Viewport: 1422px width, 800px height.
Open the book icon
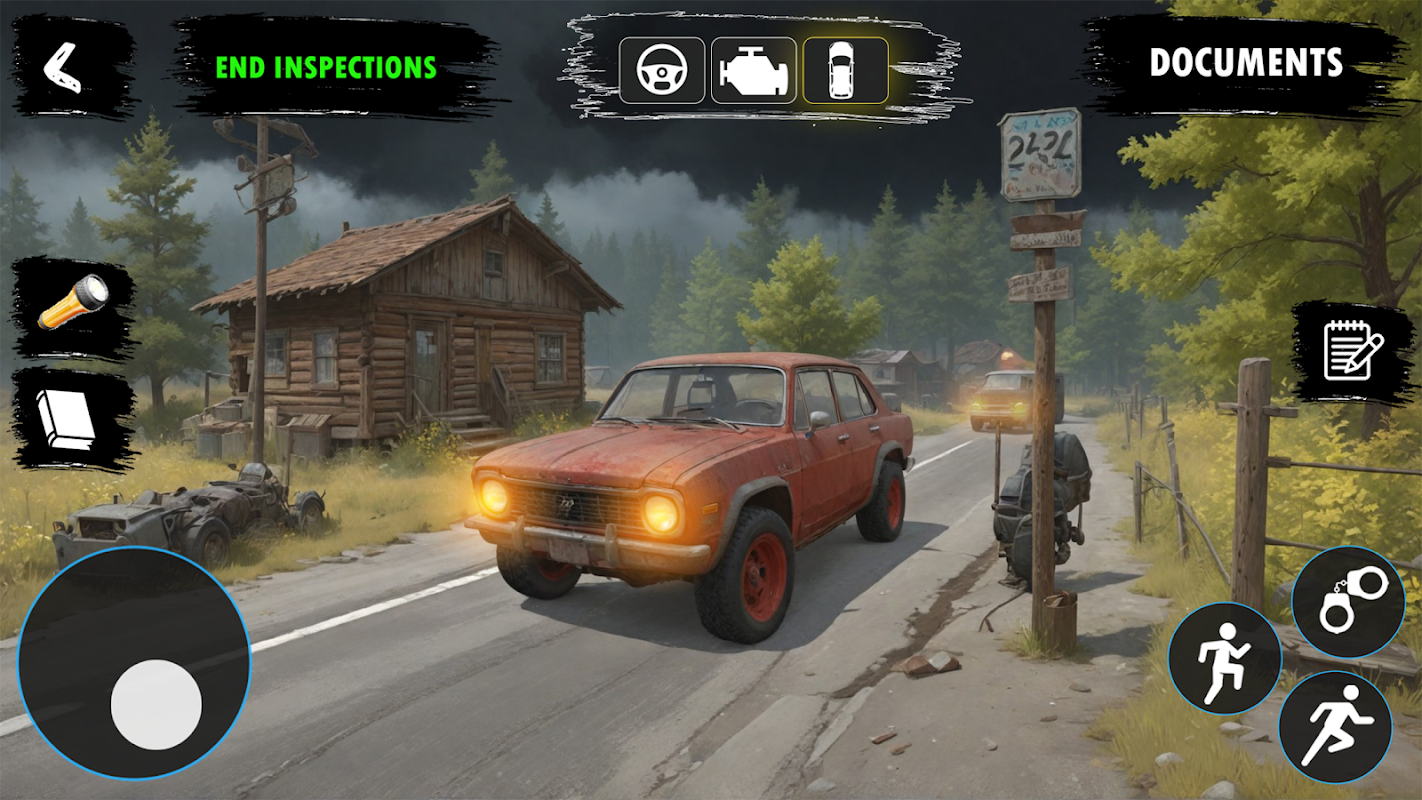[x=67, y=417]
